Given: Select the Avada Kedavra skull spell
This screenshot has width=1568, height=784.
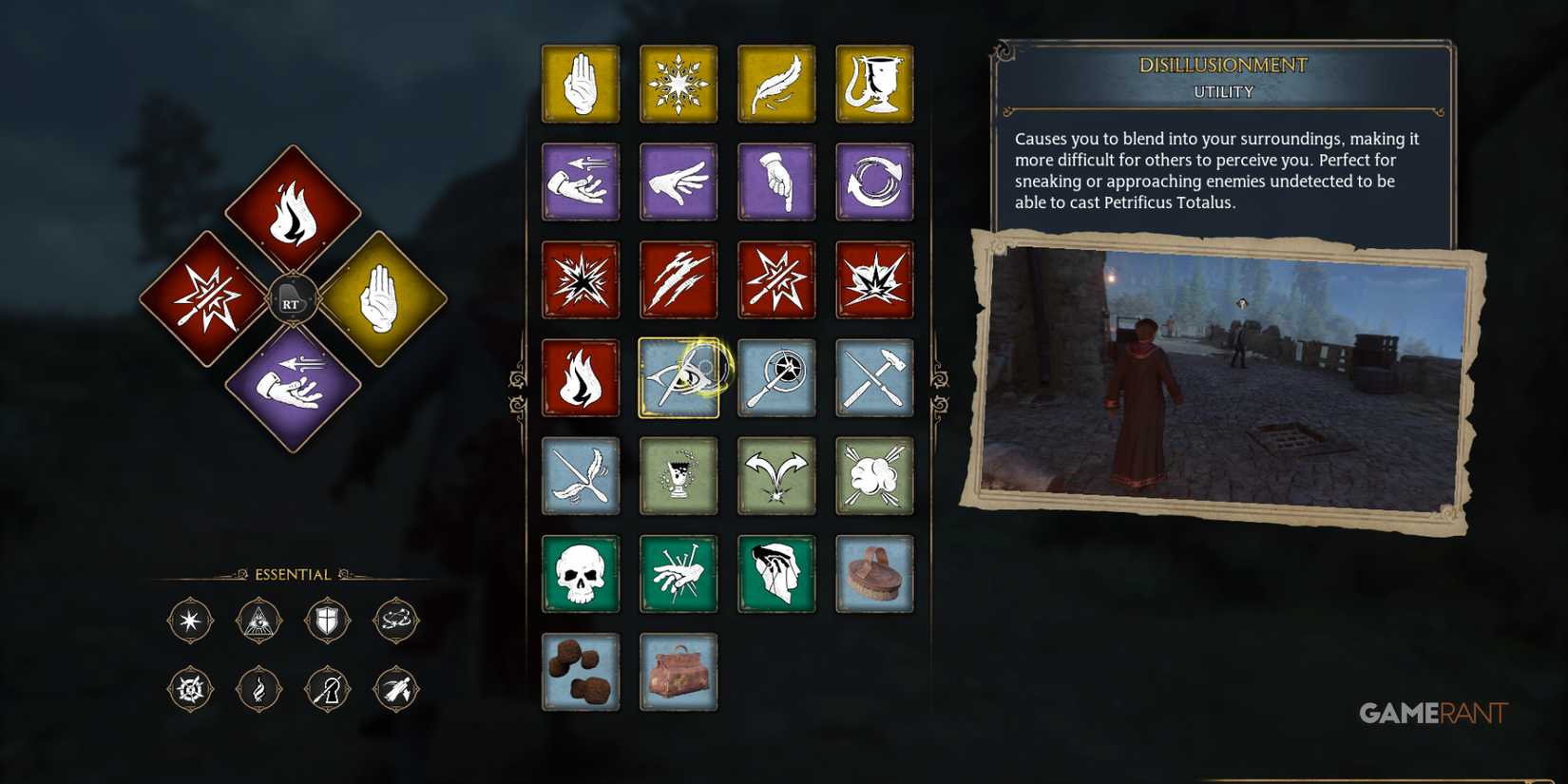Looking at the screenshot, I should pos(581,574).
